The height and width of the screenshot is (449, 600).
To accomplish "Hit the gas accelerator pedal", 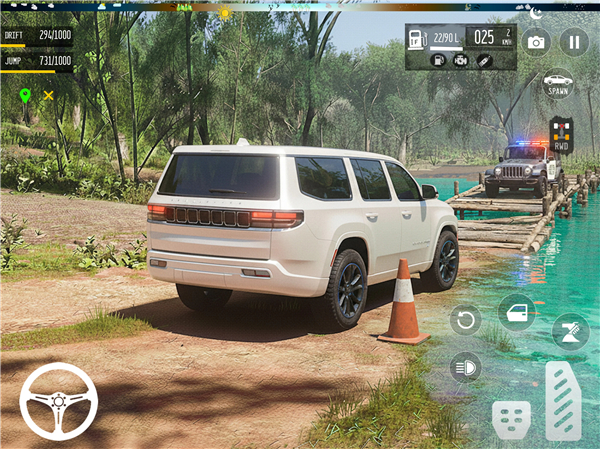I will pyautogui.click(x=563, y=401).
